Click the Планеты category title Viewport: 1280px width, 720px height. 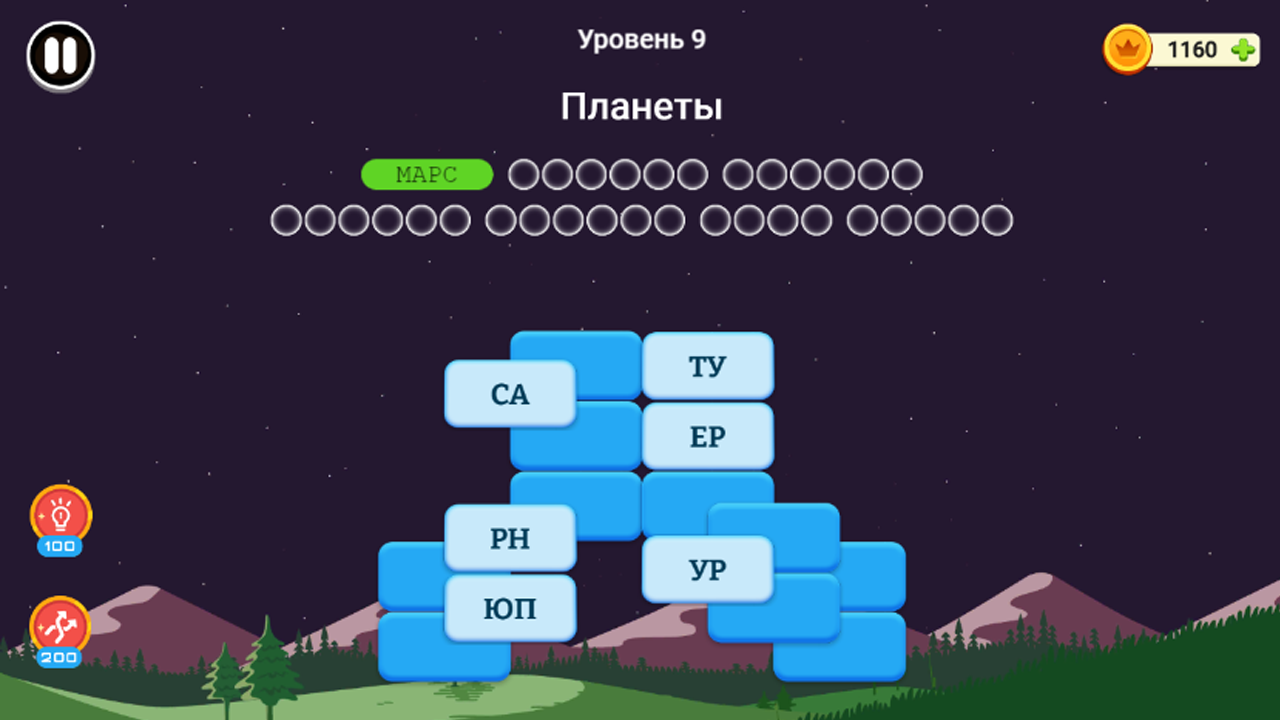coord(644,107)
